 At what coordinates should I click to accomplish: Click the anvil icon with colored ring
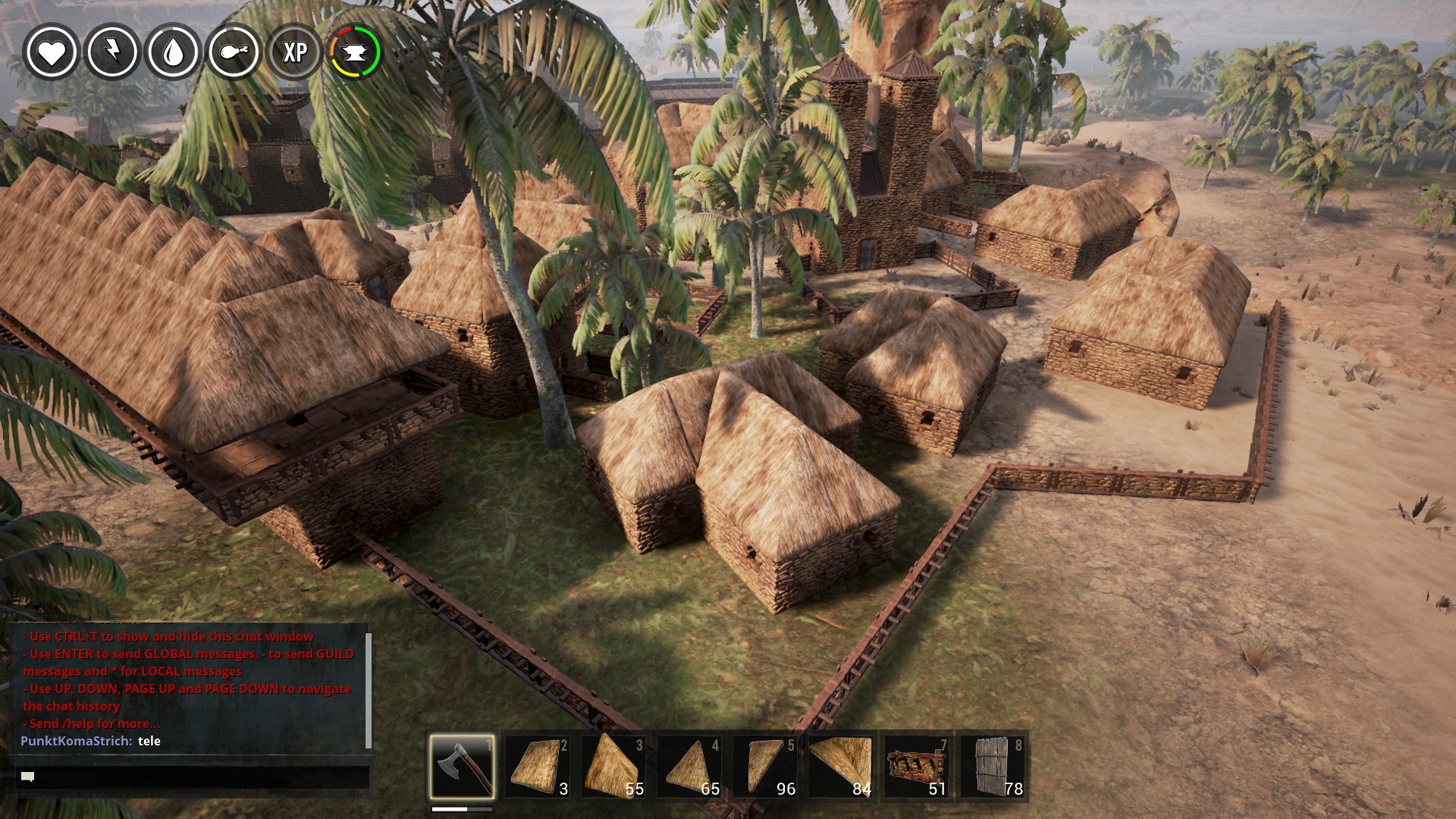click(355, 52)
